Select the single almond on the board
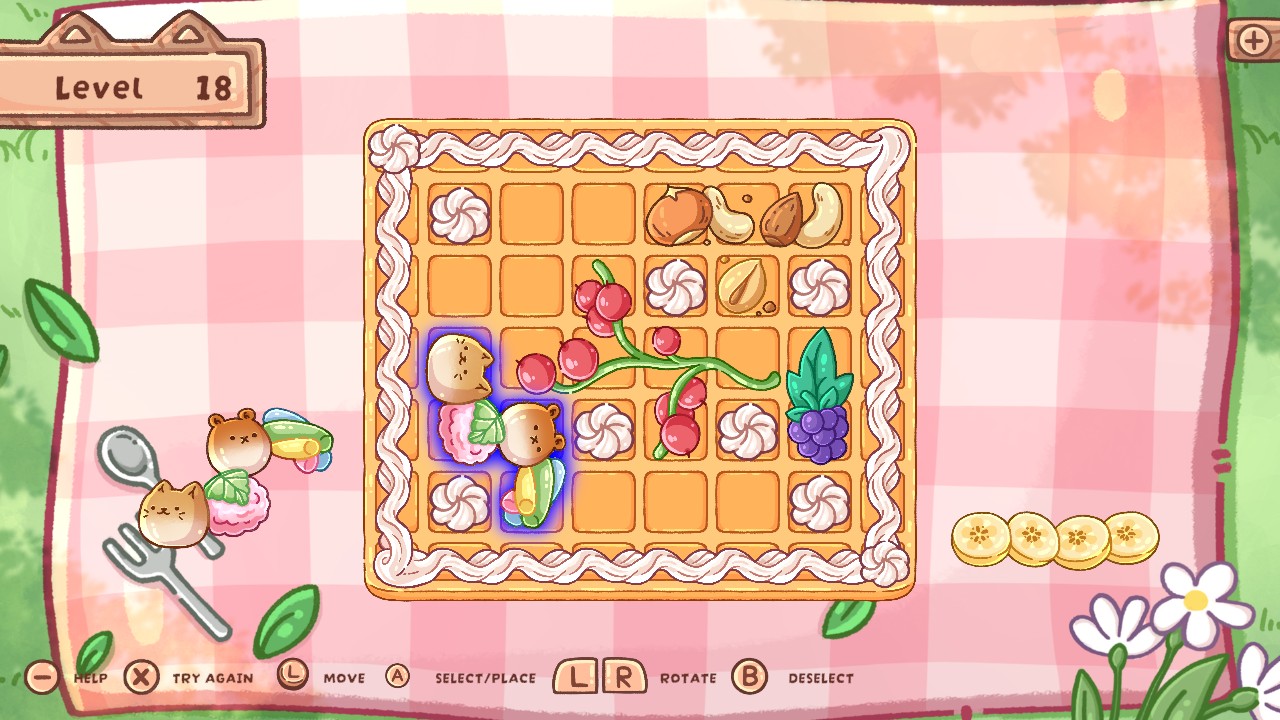Screen dimensions: 1280x720 [x=742, y=288]
